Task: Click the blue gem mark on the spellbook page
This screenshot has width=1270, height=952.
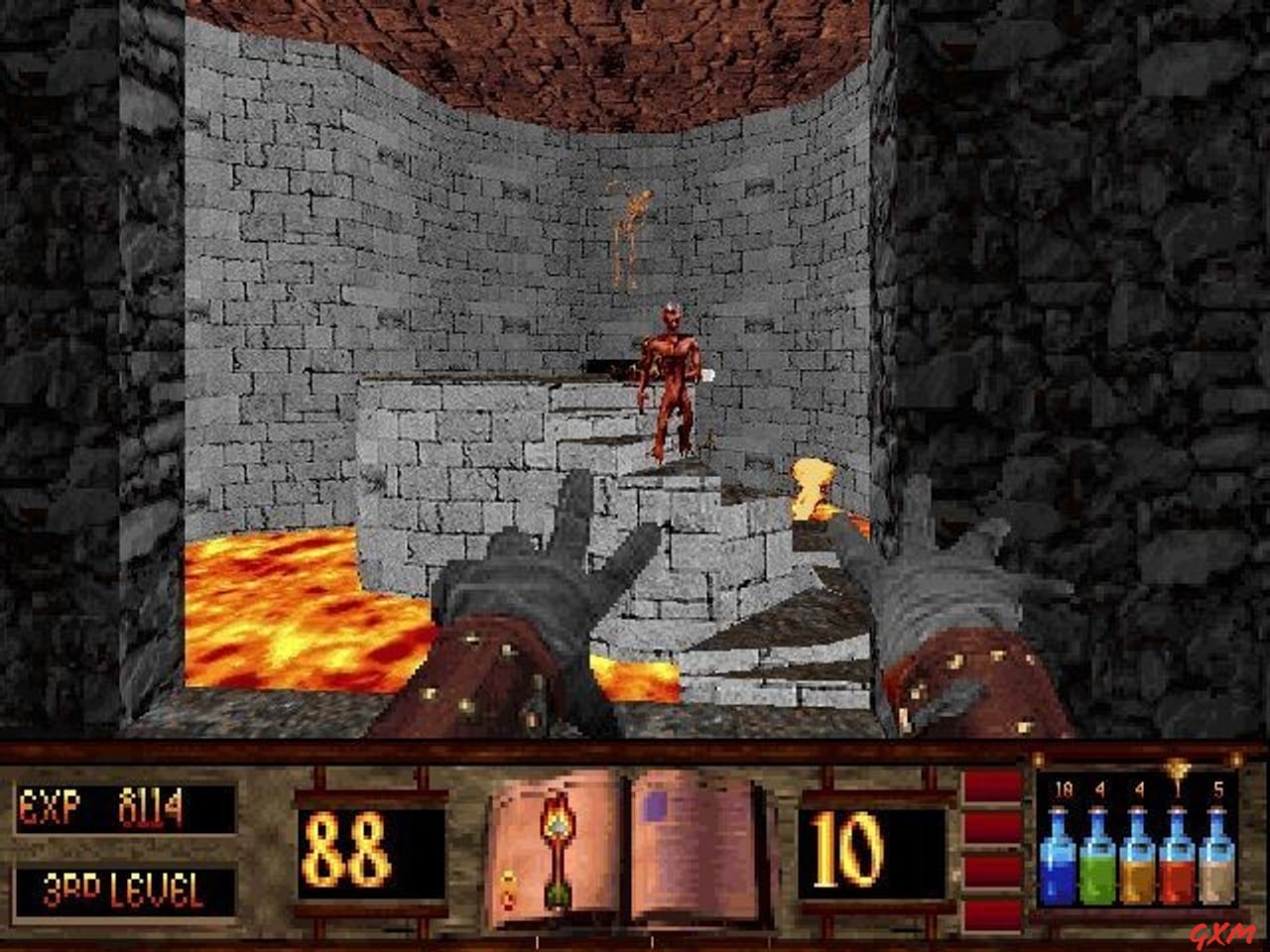Action: [x=653, y=805]
